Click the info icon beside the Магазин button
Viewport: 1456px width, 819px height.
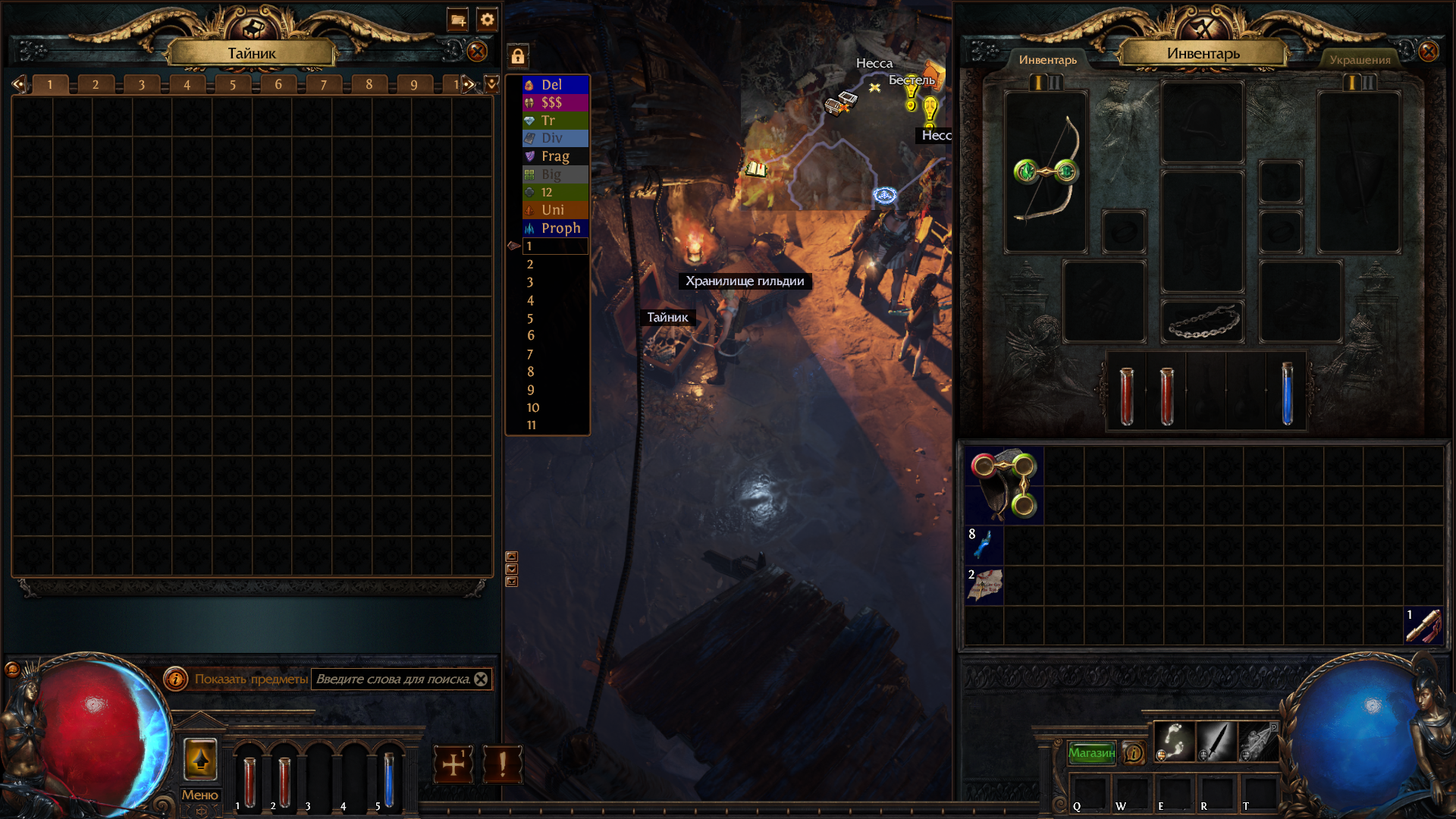click(x=1134, y=753)
